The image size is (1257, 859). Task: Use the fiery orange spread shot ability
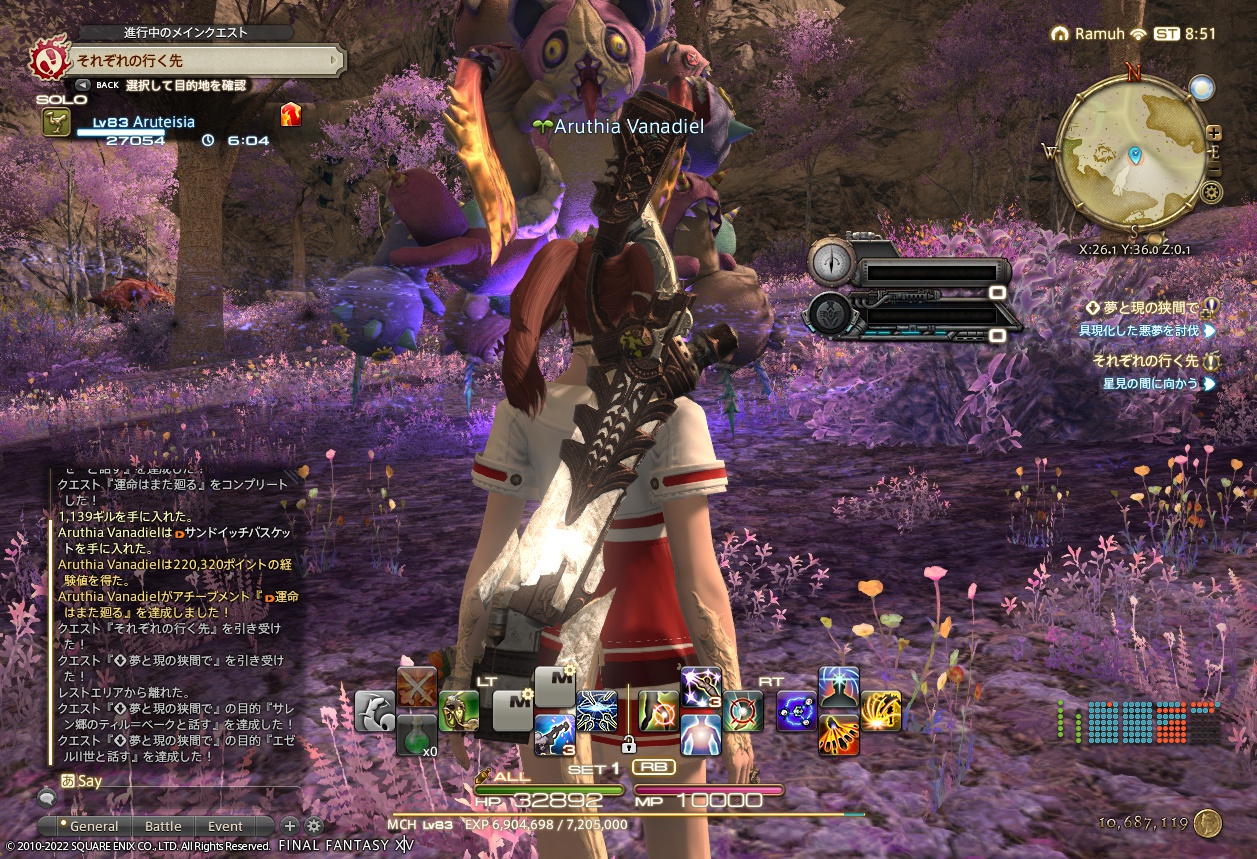click(881, 711)
